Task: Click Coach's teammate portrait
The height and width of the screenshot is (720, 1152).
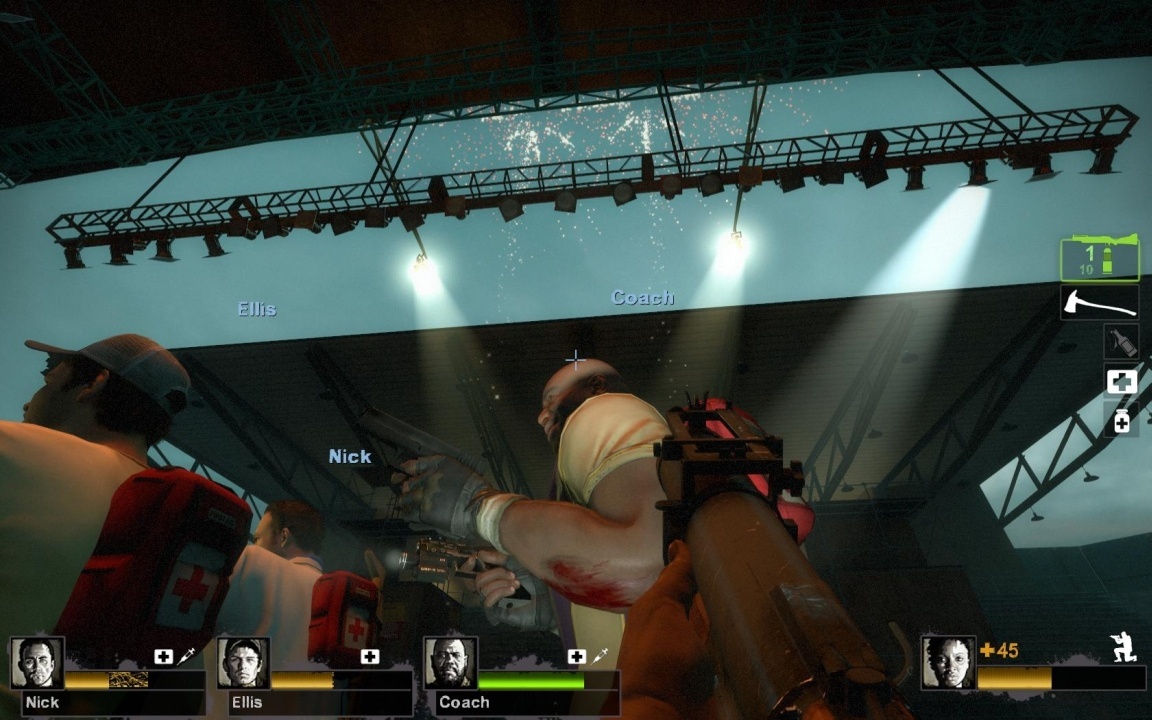Action: coord(450,663)
